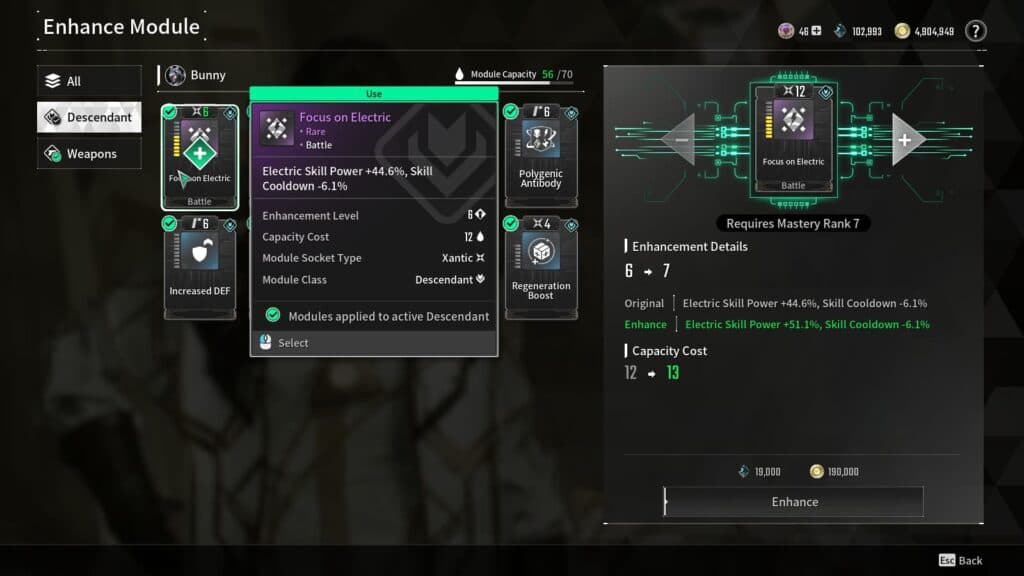This screenshot has height=576, width=1024.
Task: Go Back from Enhance Module screen
Action: [x=961, y=561]
